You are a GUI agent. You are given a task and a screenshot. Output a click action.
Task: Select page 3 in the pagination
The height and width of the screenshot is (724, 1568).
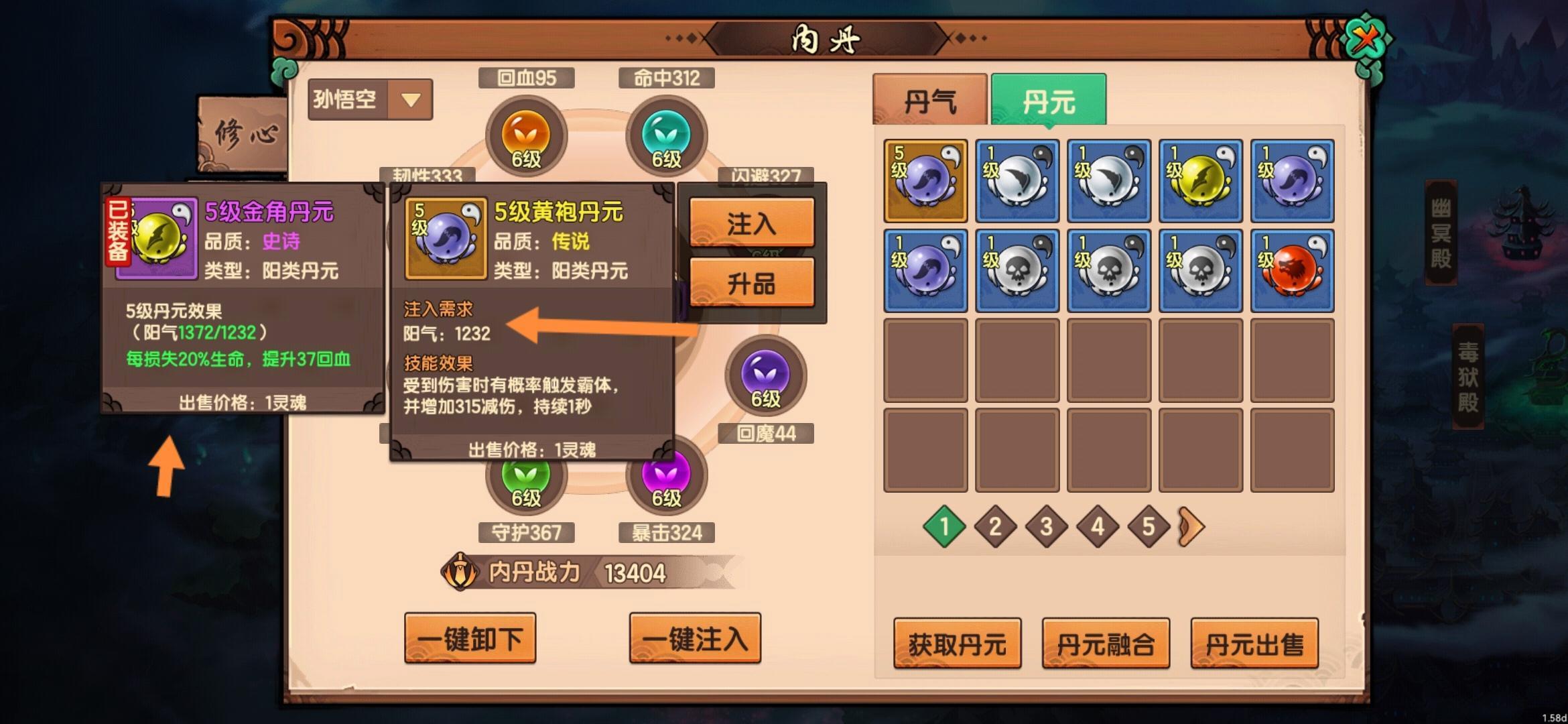coord(1045,527)
